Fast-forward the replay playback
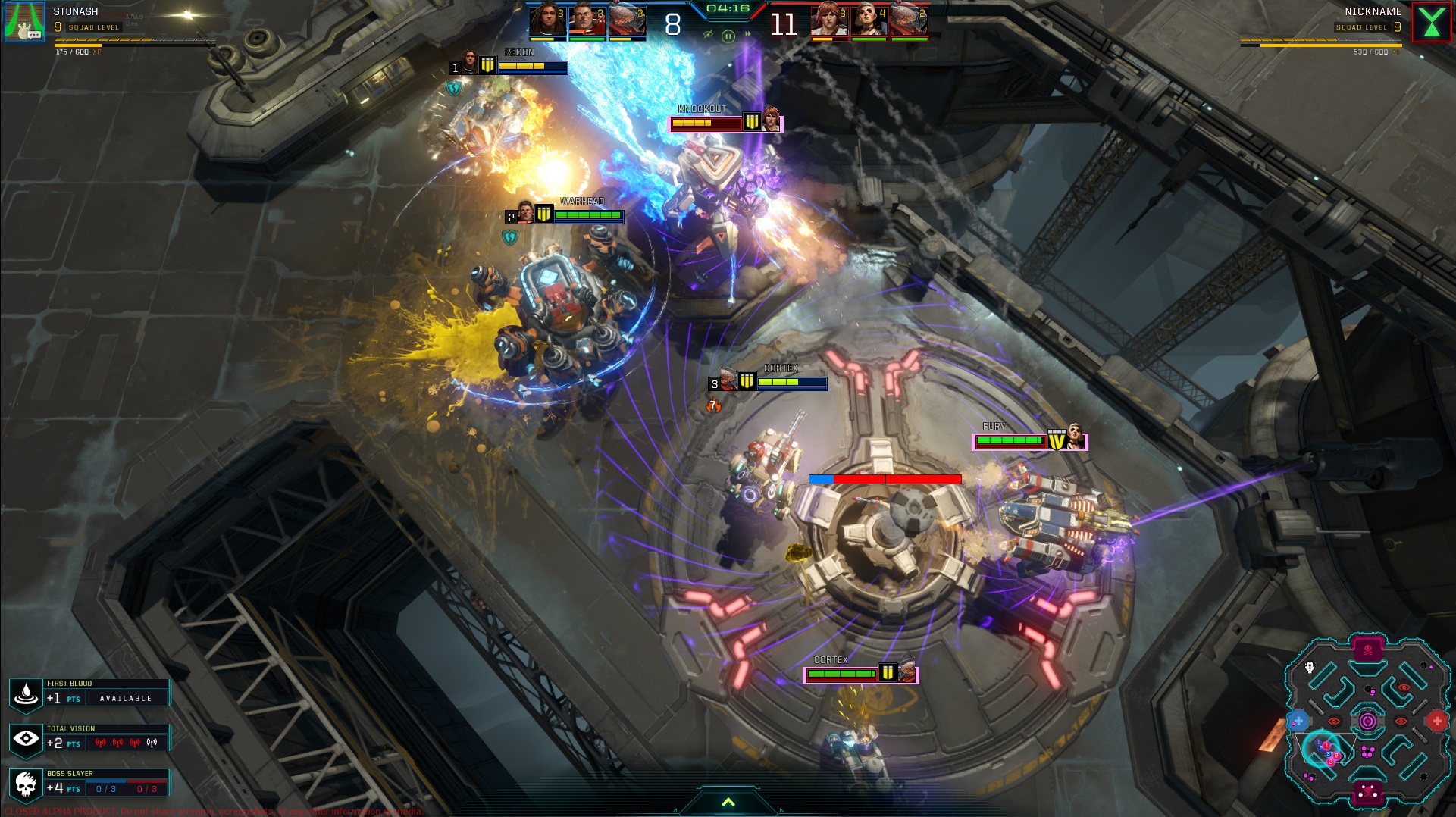The width and height of the screenshot is (1456, 817). point(748,34)
